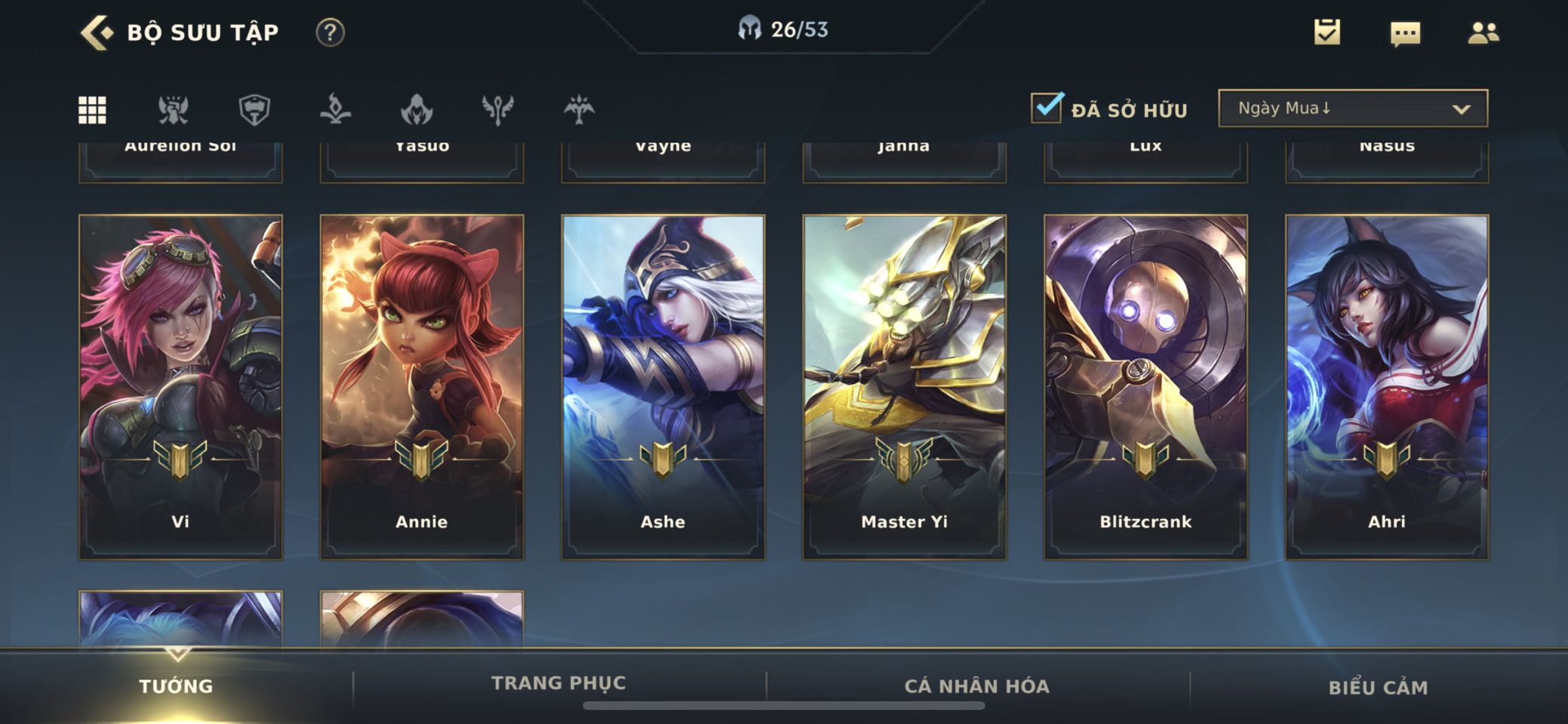Show the Biểu Cảm tab
The height and width of the screenshot is (724, 1568).
click(1378, 687)
